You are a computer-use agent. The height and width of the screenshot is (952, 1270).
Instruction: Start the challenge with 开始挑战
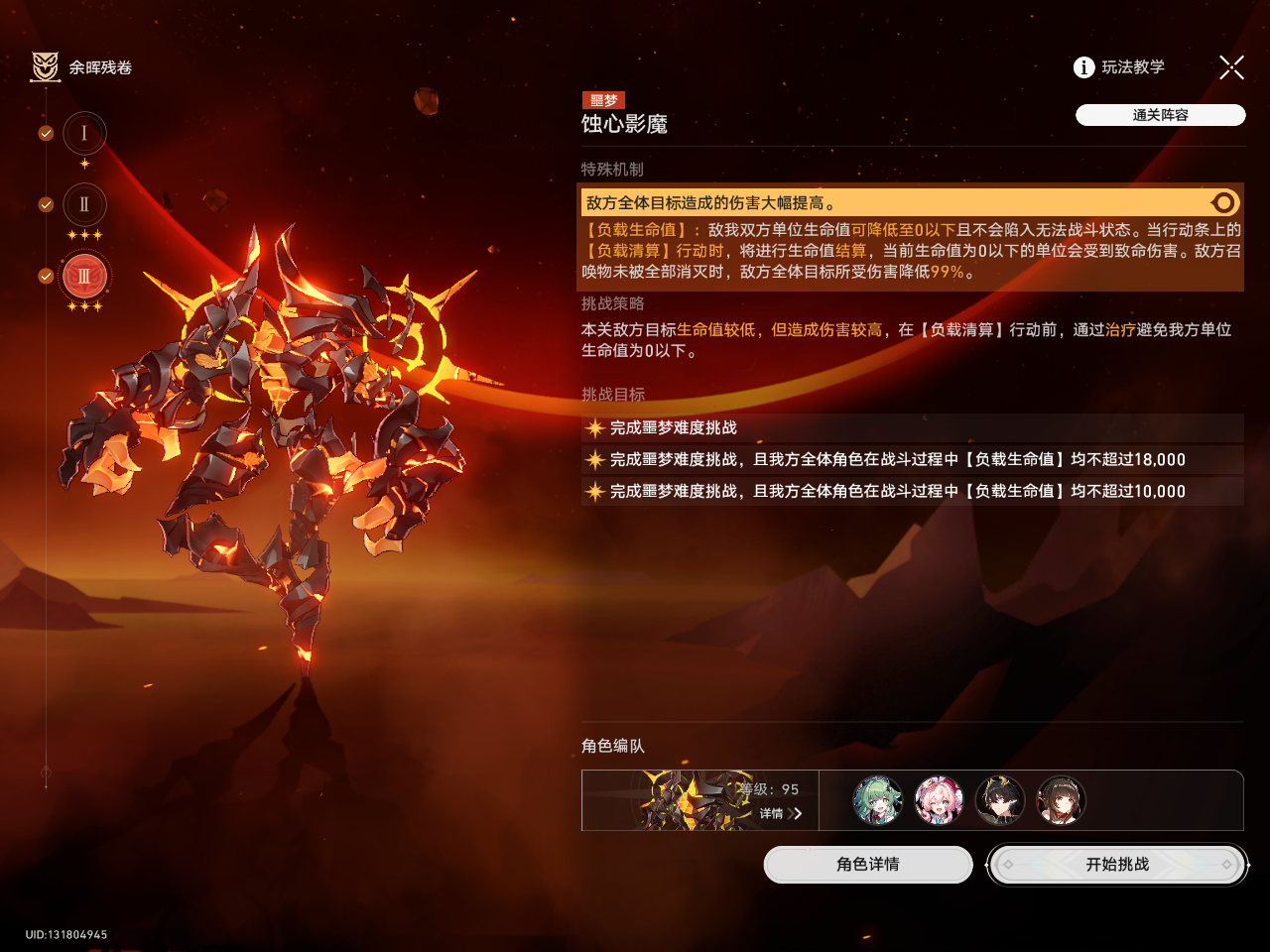pyautogui.click(x=1117, y=865)
